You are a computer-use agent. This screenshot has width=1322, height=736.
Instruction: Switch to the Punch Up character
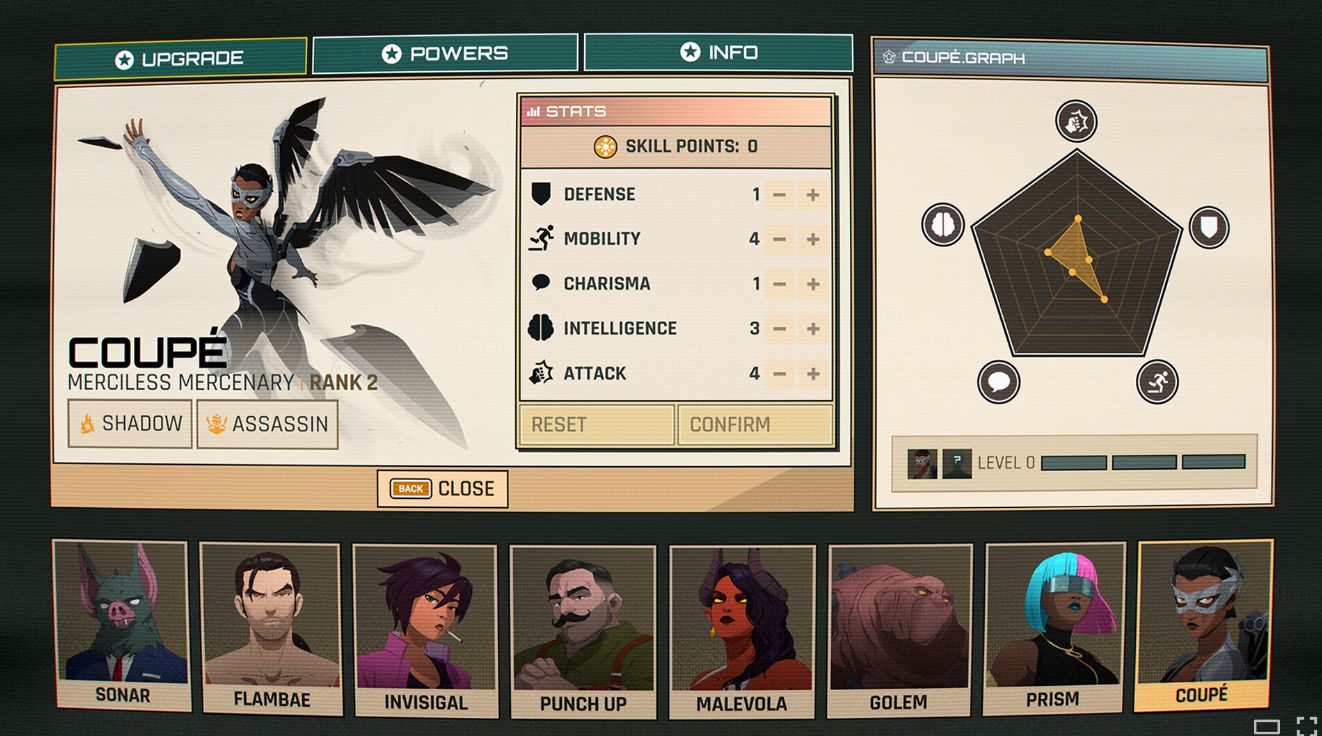tap(583, 632)
